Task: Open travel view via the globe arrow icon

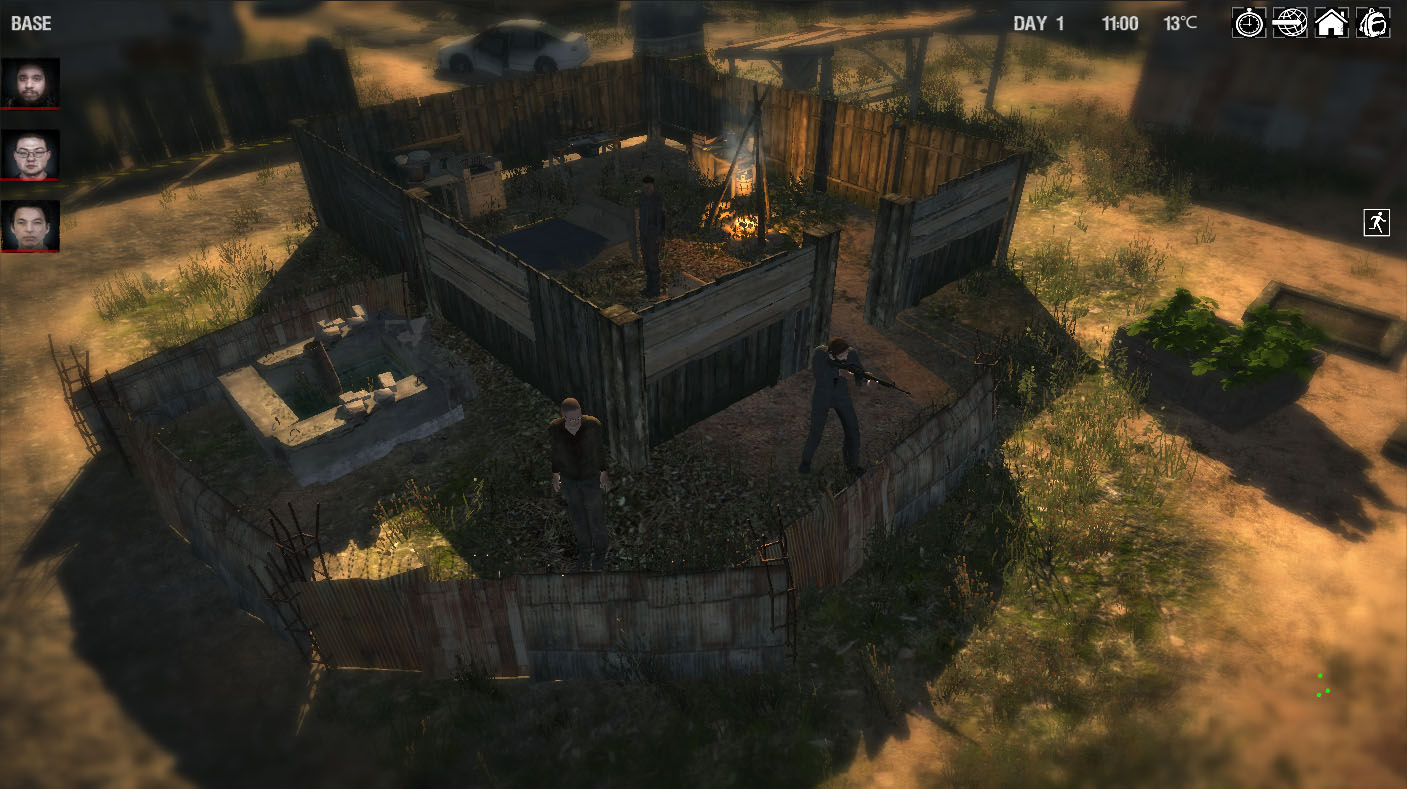Action: click(1290, 23)
